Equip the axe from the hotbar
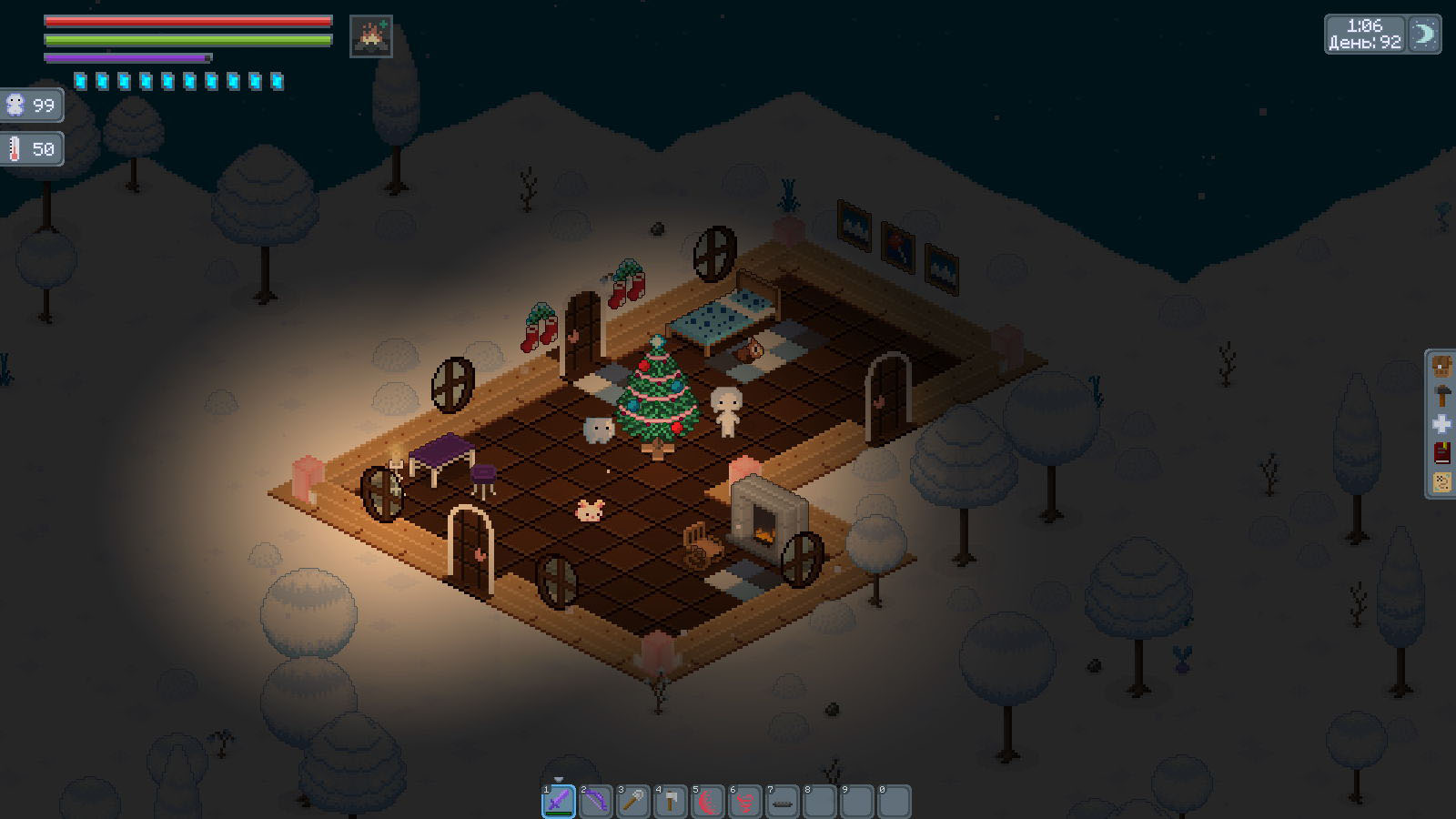This screenshot has height=819, width=1456. [671, 802]
